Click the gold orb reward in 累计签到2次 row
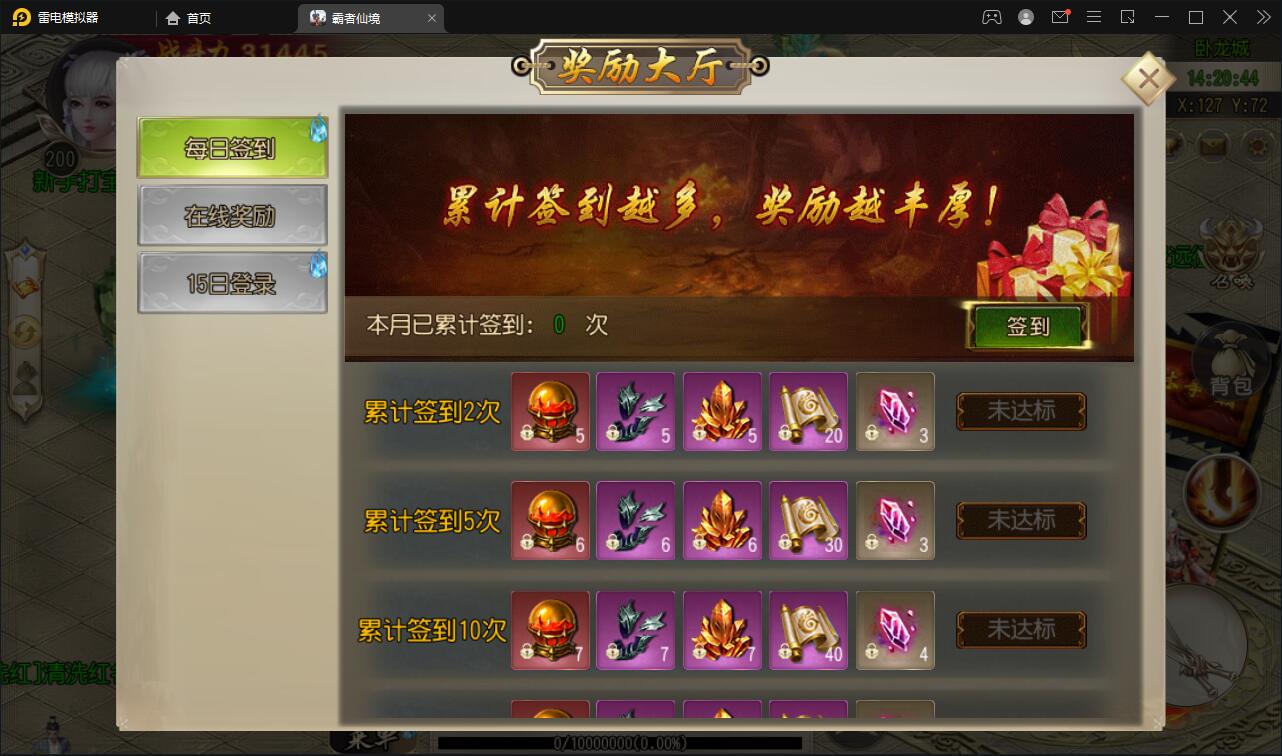Viewport: 1282px width, 756px height. (549, 411)
